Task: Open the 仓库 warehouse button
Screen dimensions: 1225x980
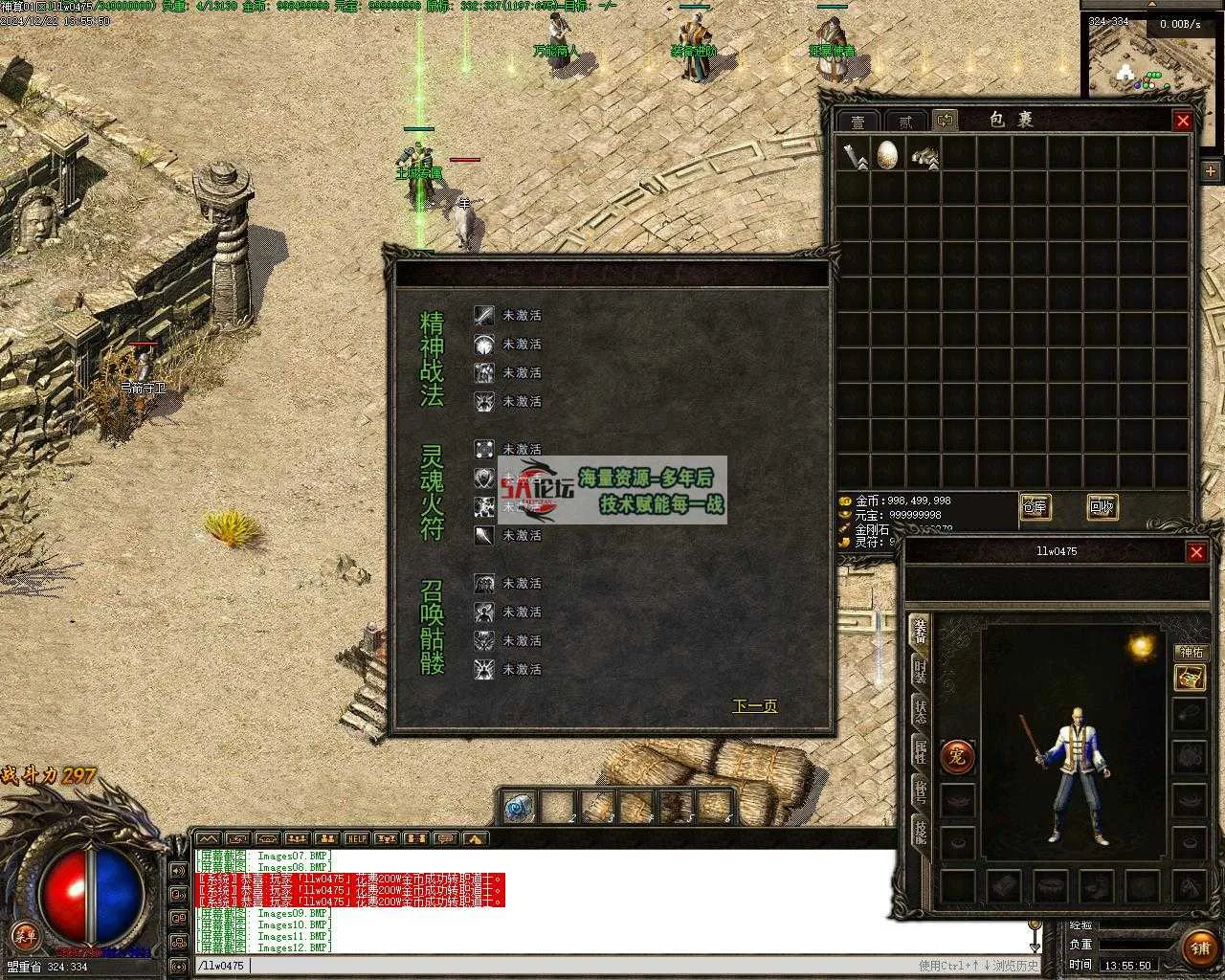Action: [x=1035, y=507]
